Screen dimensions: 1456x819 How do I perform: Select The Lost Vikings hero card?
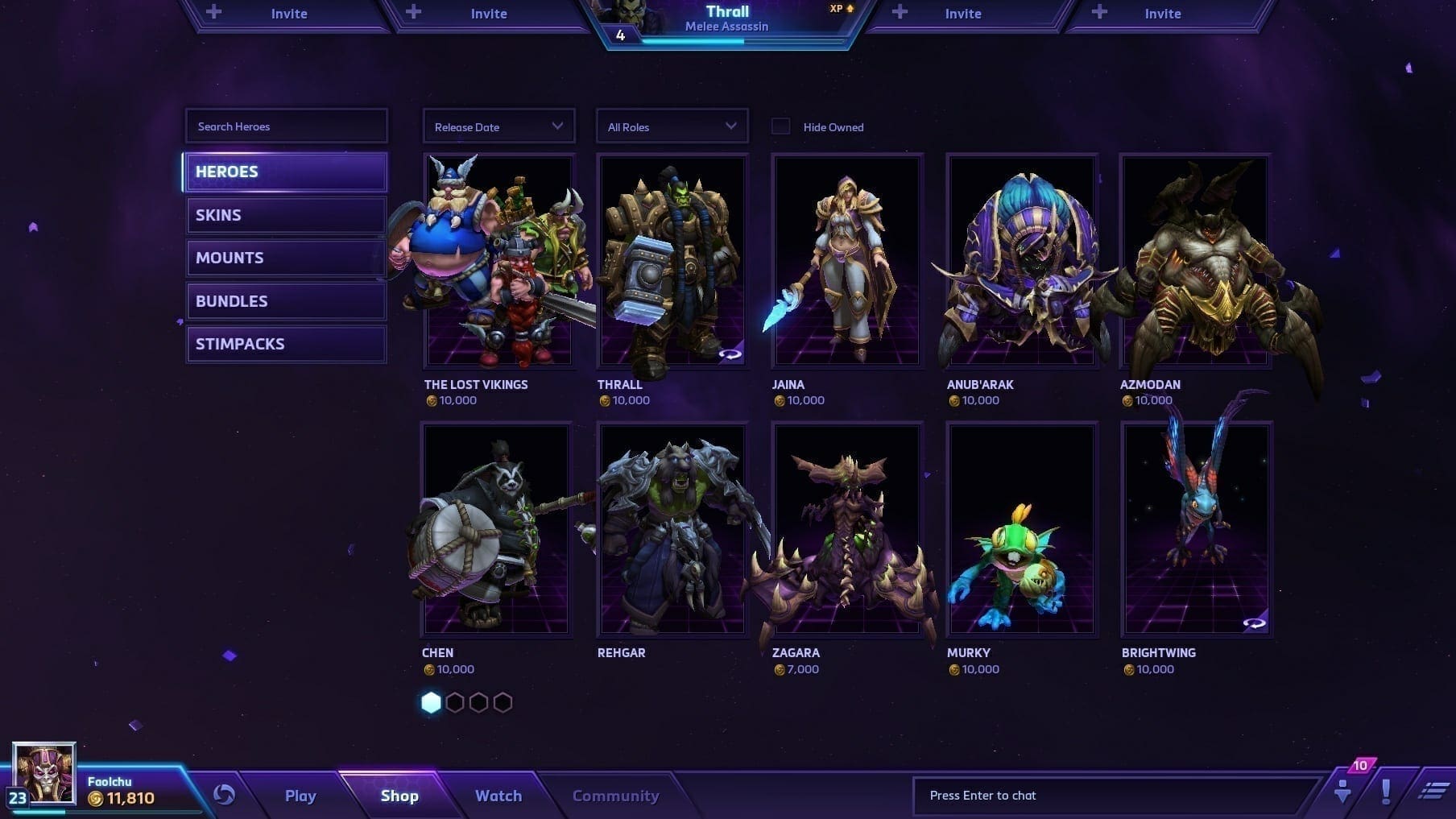coord(499,262)
